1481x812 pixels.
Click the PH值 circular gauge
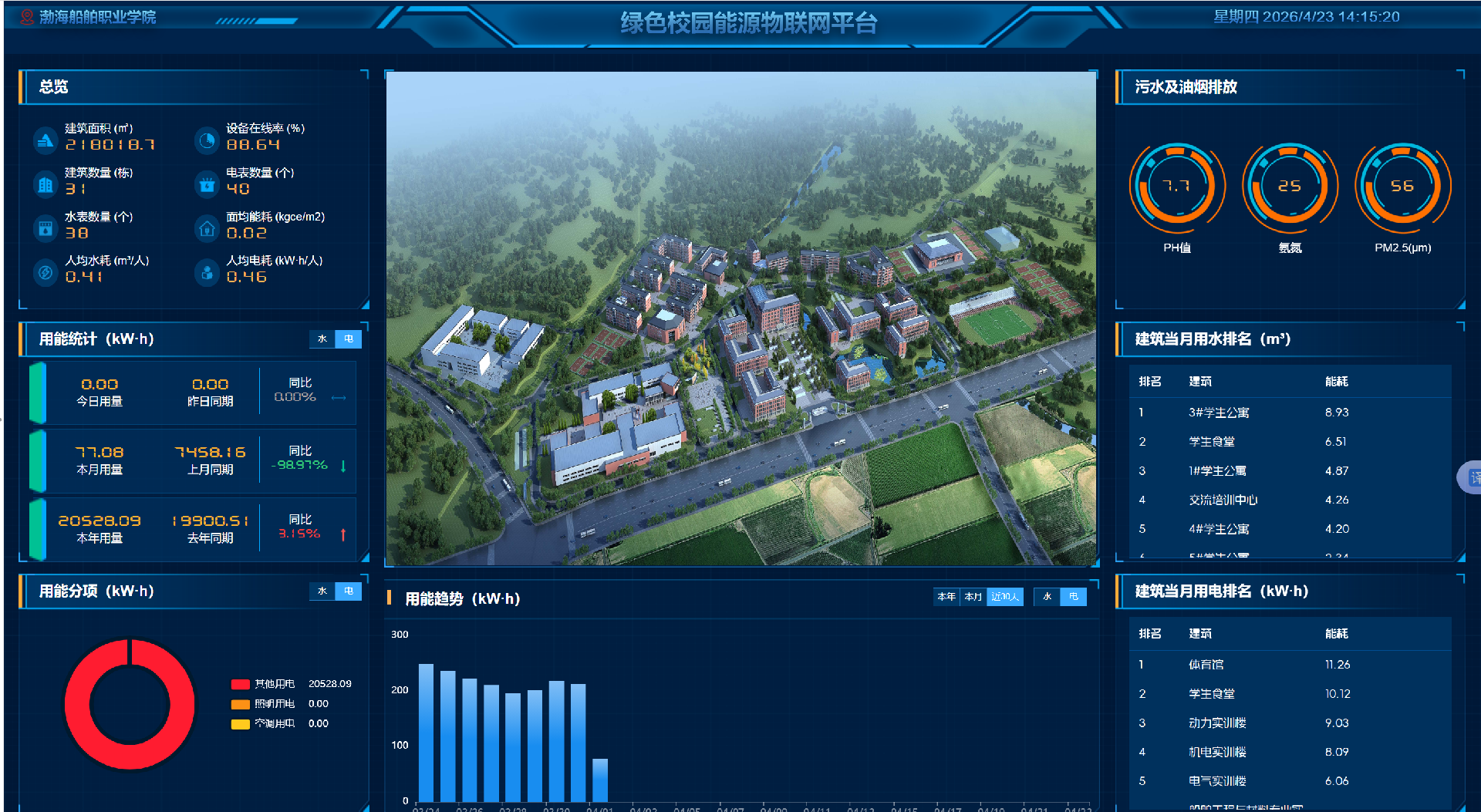pyautogui.click(x=1176, y=187)
